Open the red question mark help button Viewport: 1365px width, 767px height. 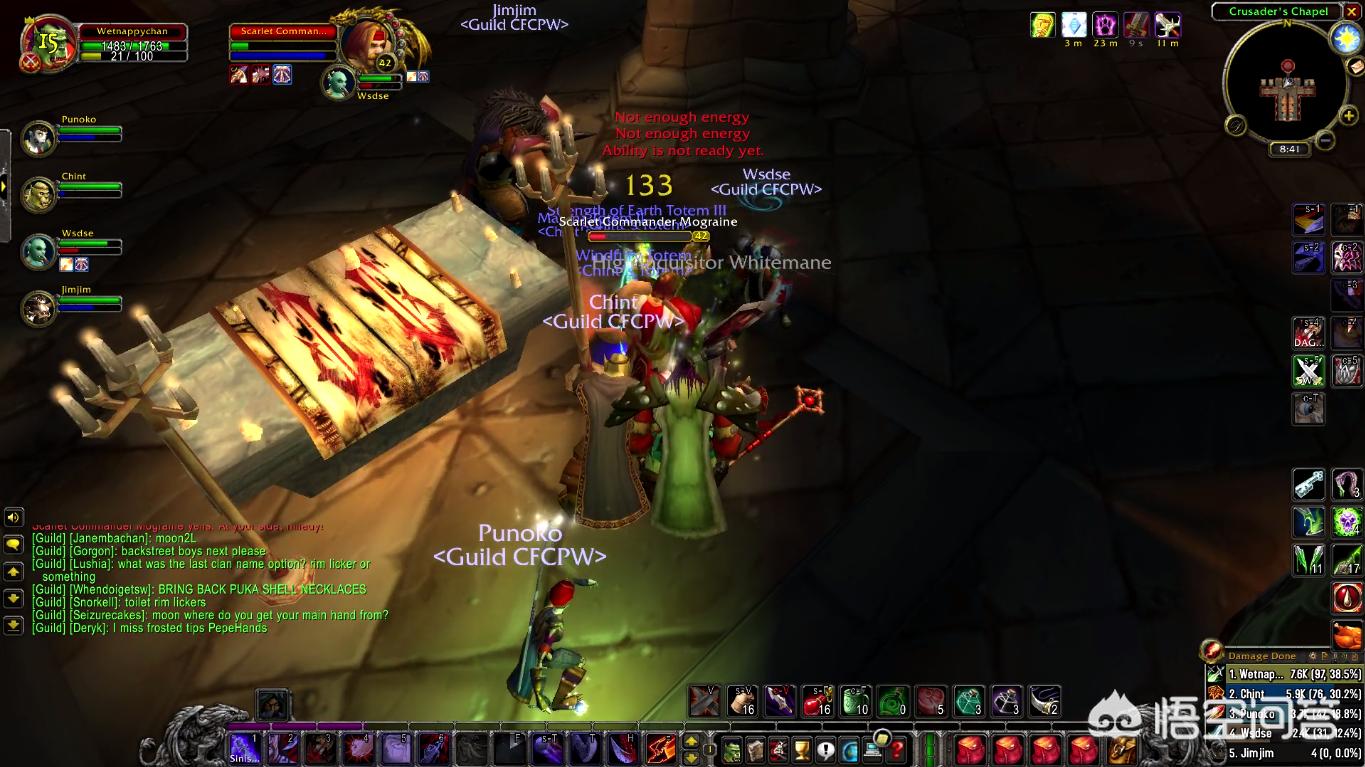click(897, 749)
